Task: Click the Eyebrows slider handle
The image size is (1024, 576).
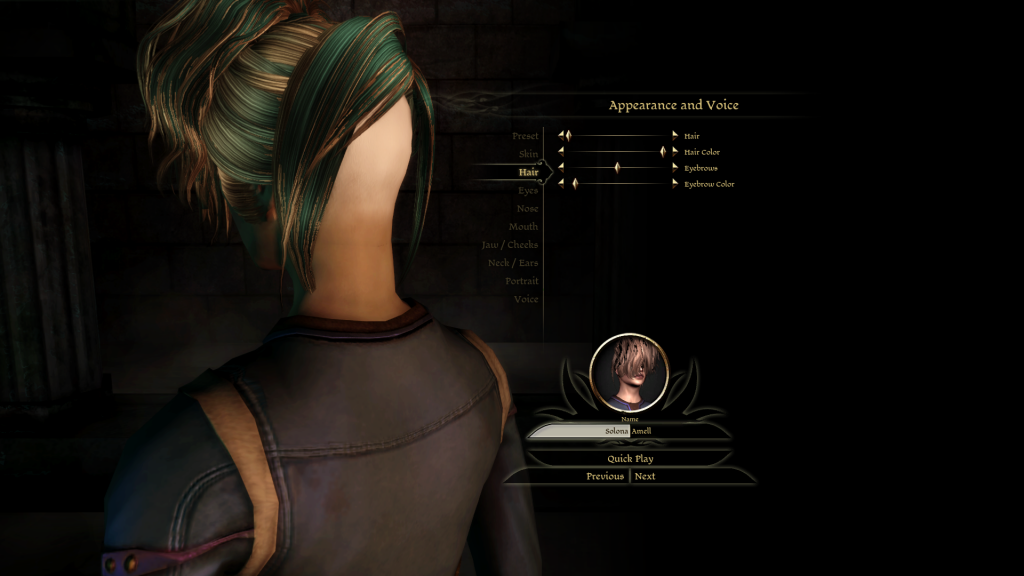Action: pyautogui.click(x=617, y=168)
